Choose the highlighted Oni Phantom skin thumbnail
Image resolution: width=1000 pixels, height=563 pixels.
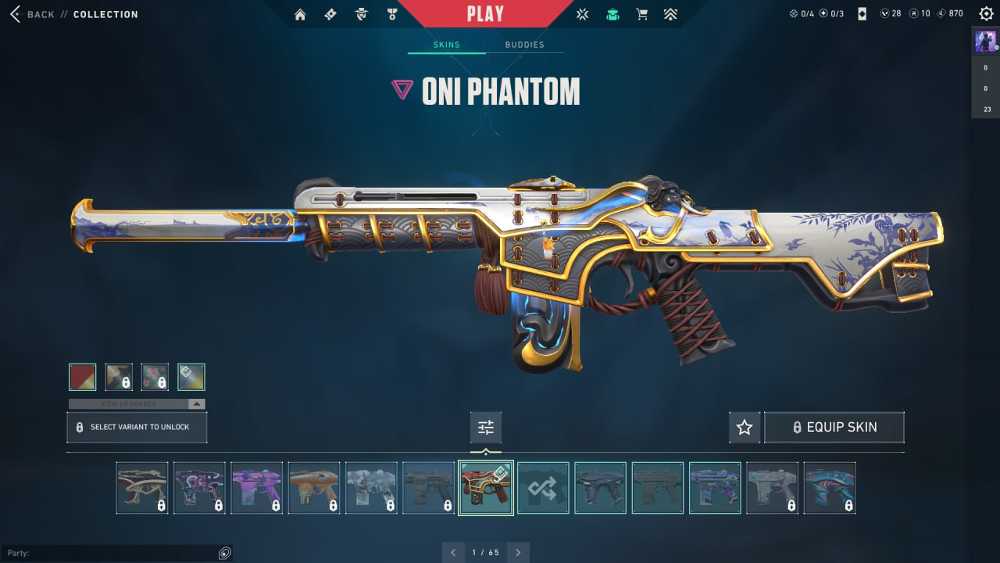486,488
